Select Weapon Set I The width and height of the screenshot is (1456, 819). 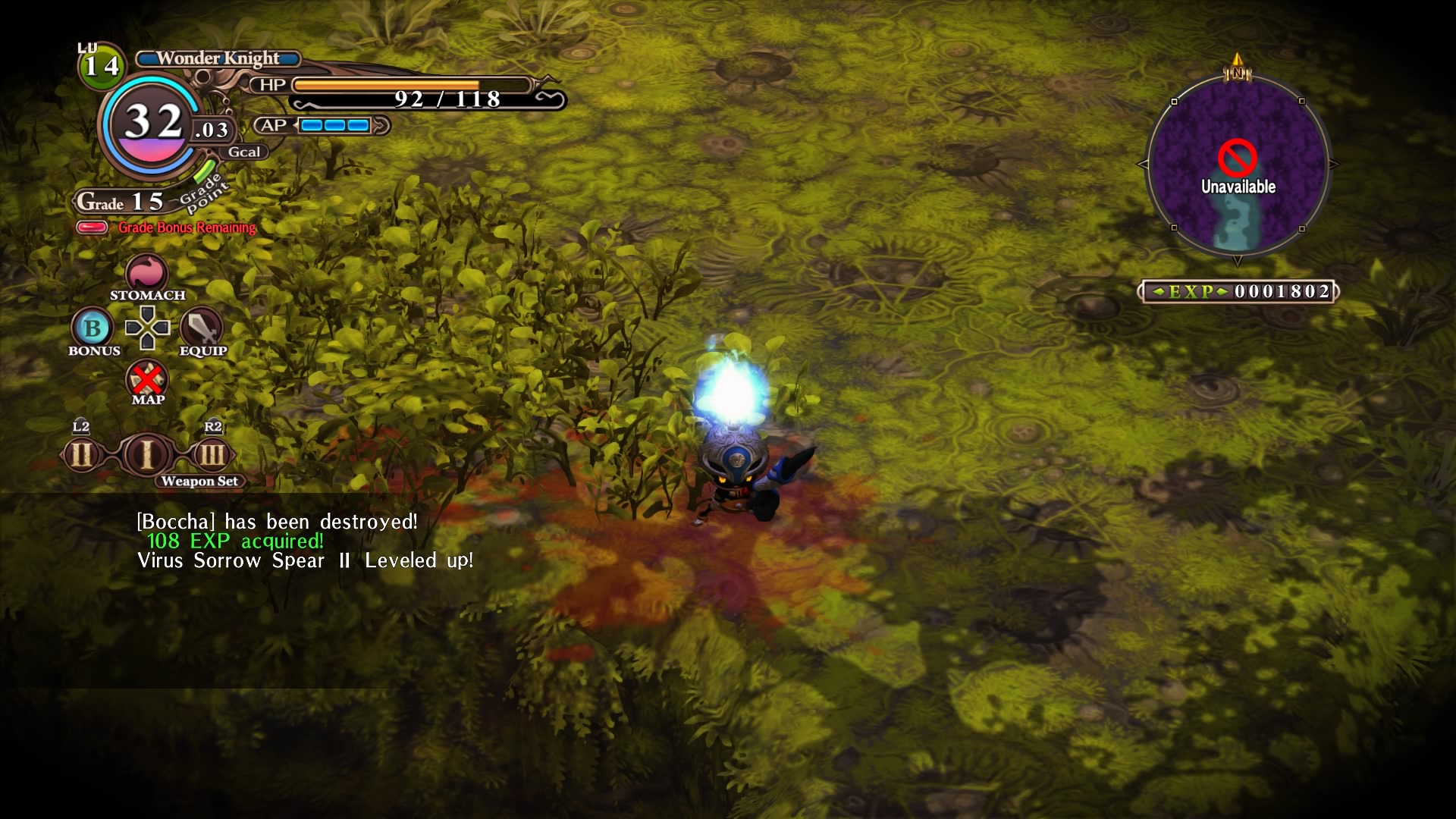pyautogui.click(x=147, y=455)
